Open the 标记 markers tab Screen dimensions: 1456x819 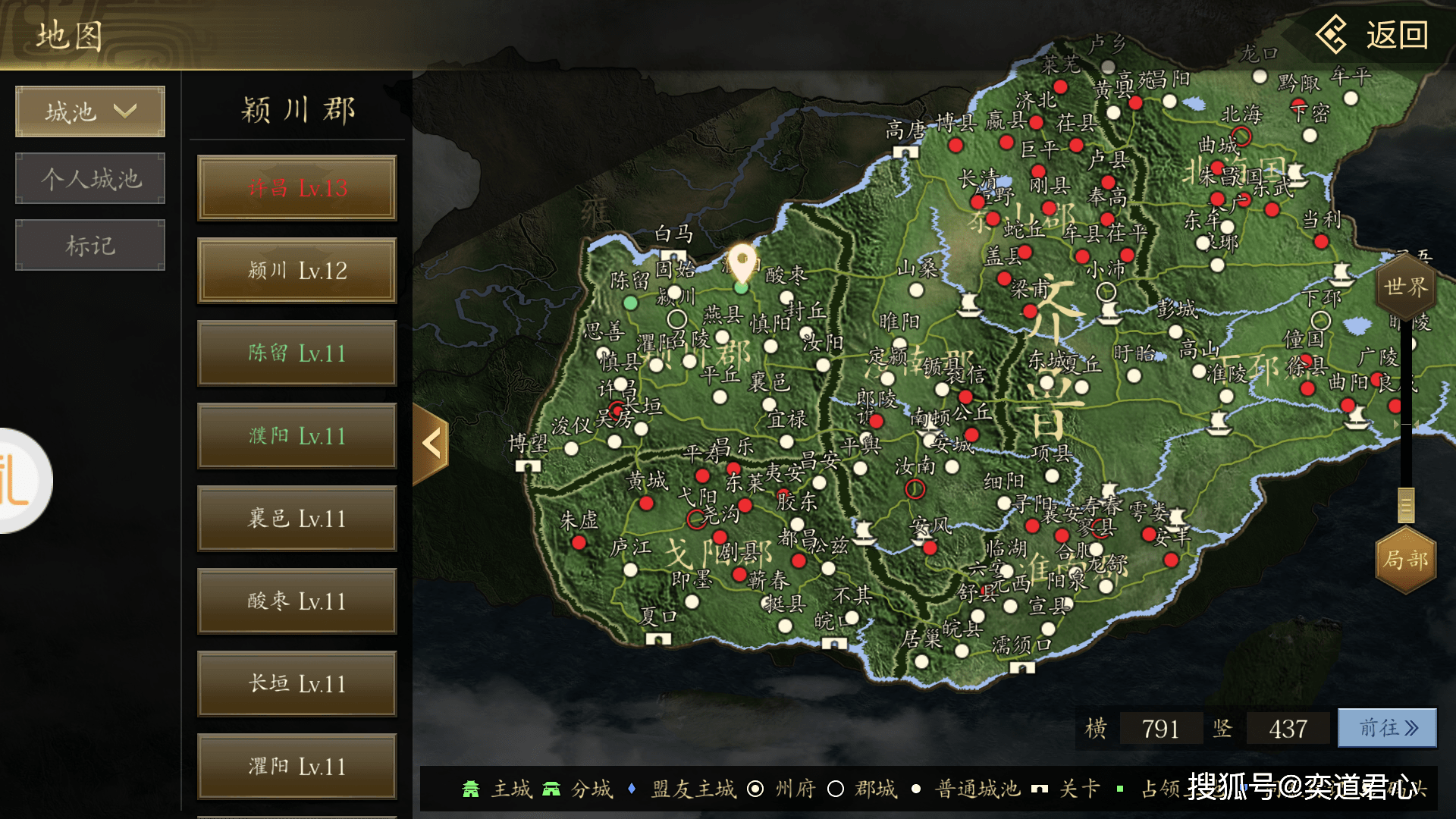tap(90, 245)
